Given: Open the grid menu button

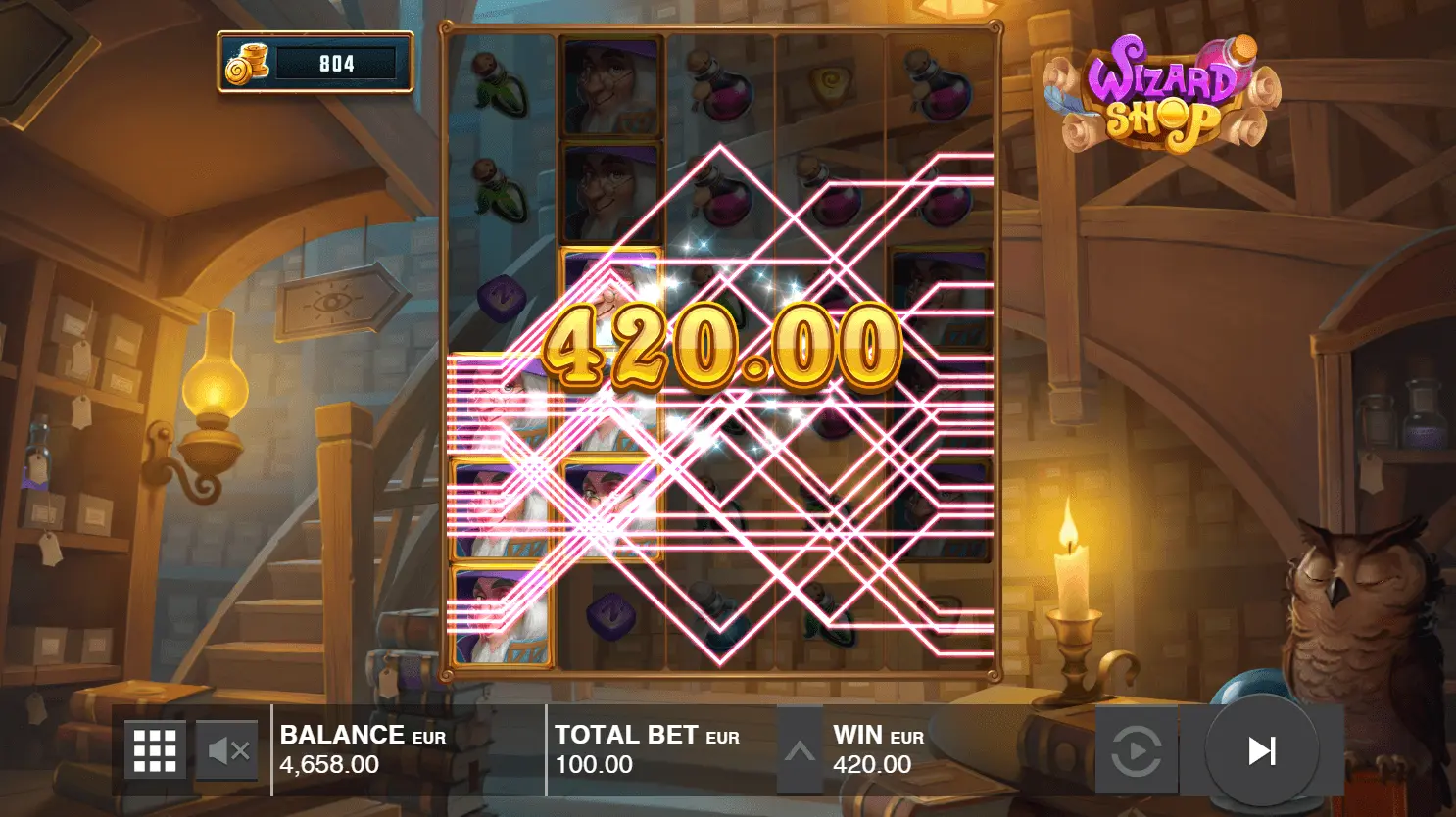Looking at the screenshot, I should click(x=155, y=750).
